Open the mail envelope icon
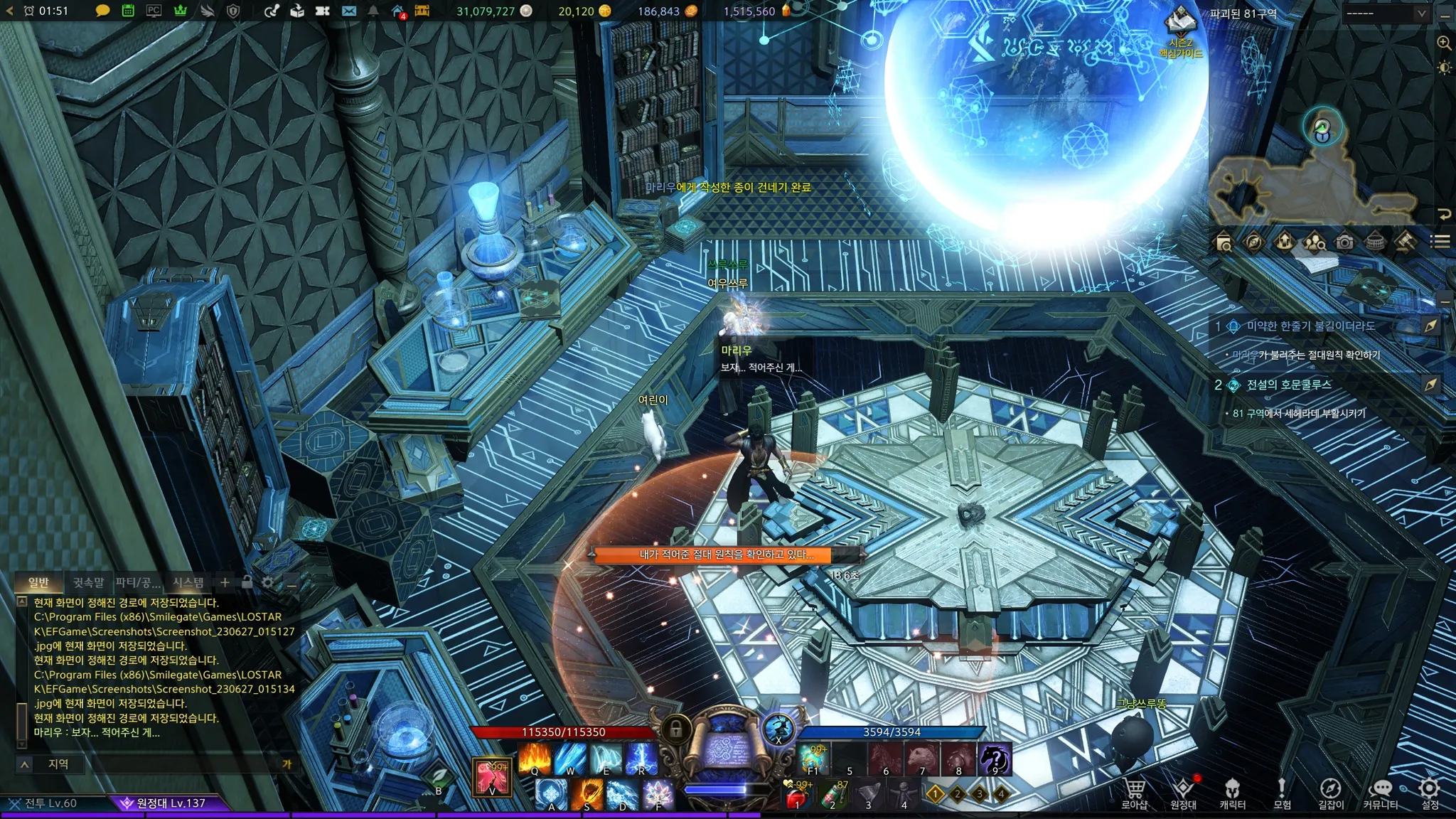This screenshot has height=819, width=1456. point(348,11)
